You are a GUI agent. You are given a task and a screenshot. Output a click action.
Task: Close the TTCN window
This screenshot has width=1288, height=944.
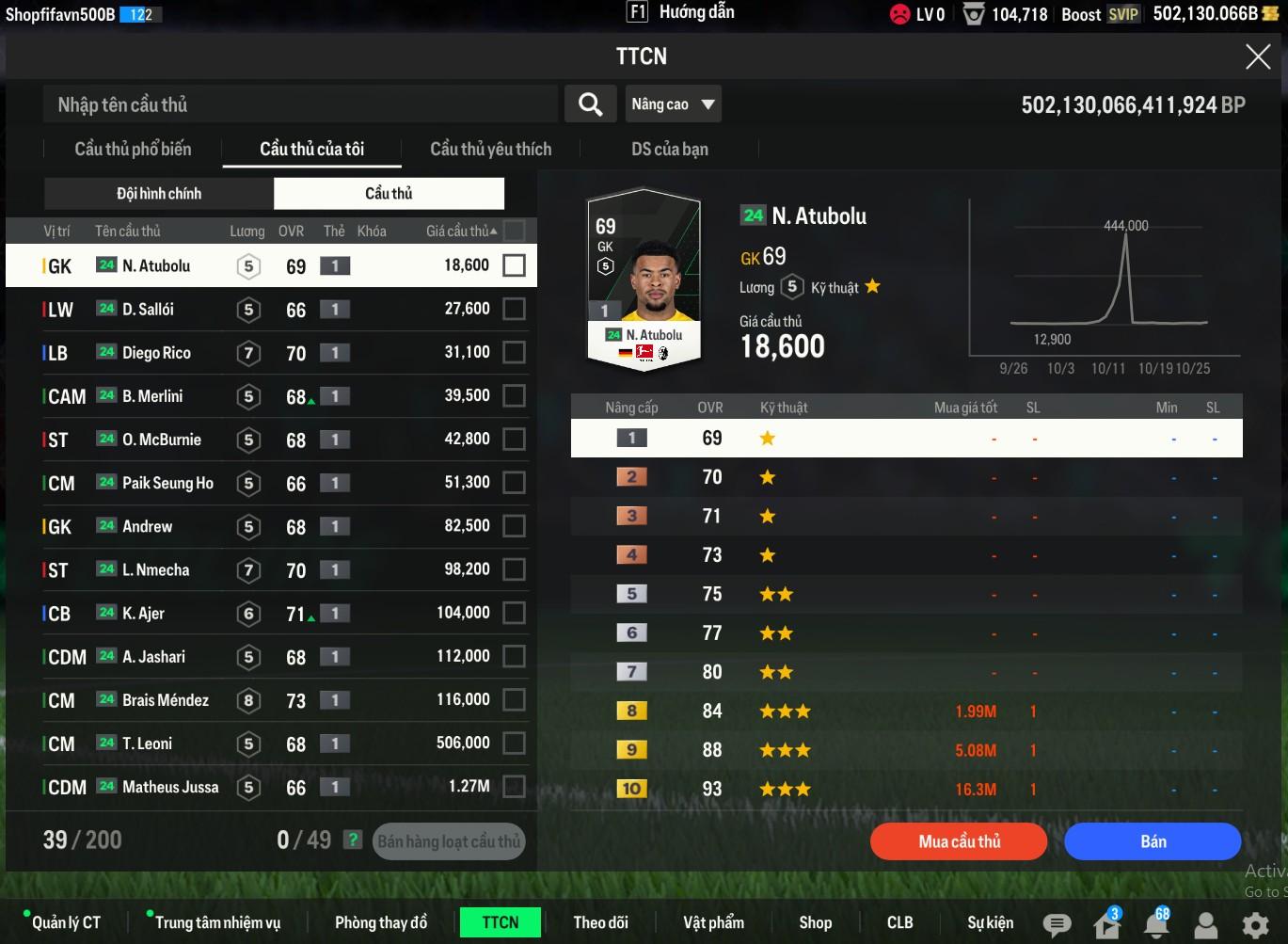click(1258, 57)
